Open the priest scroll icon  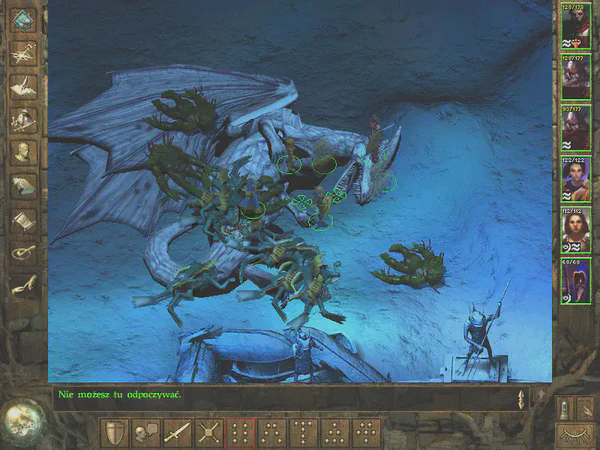coord(24,219)
